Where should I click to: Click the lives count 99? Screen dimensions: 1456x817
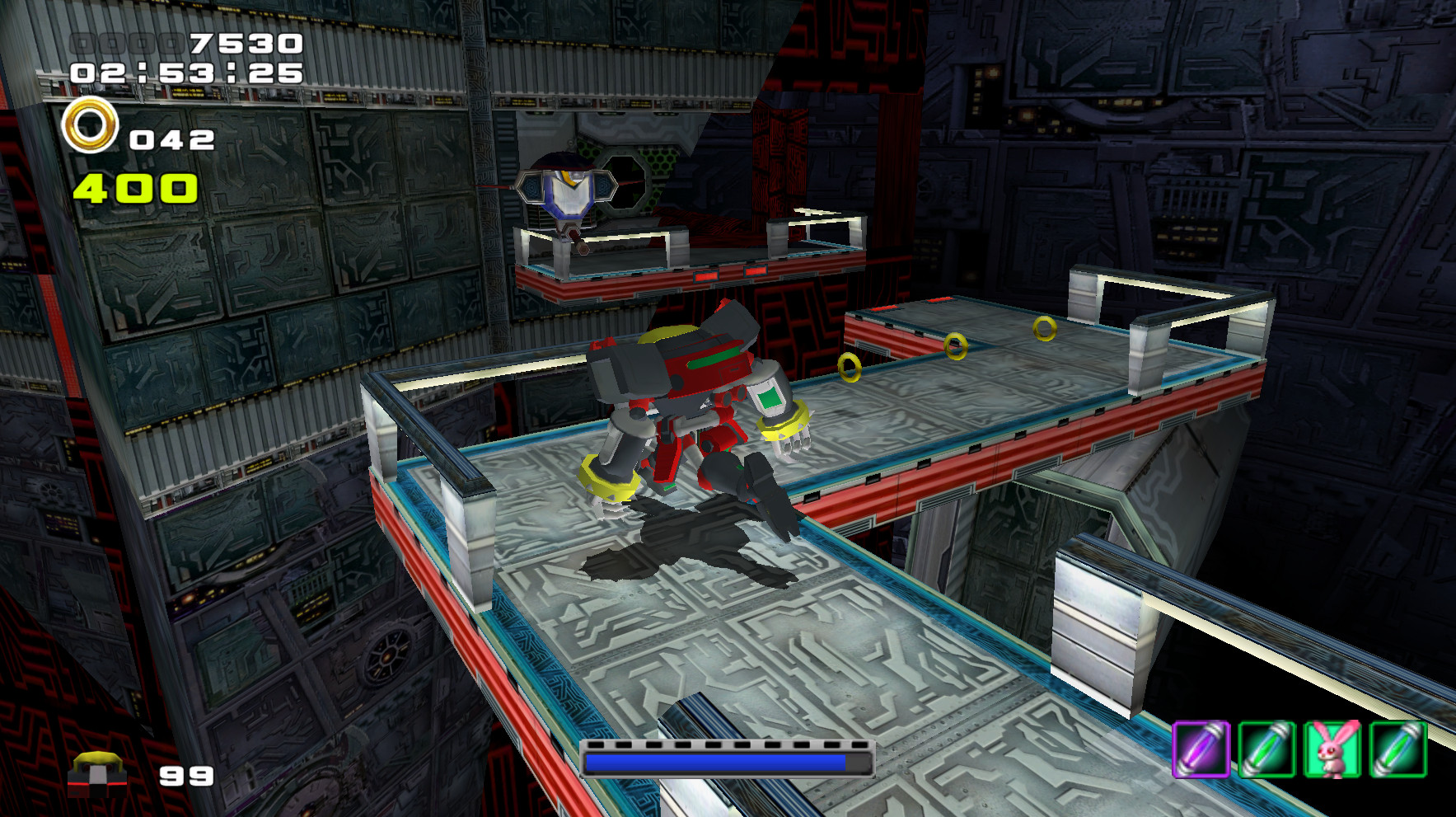coord(185,777)
